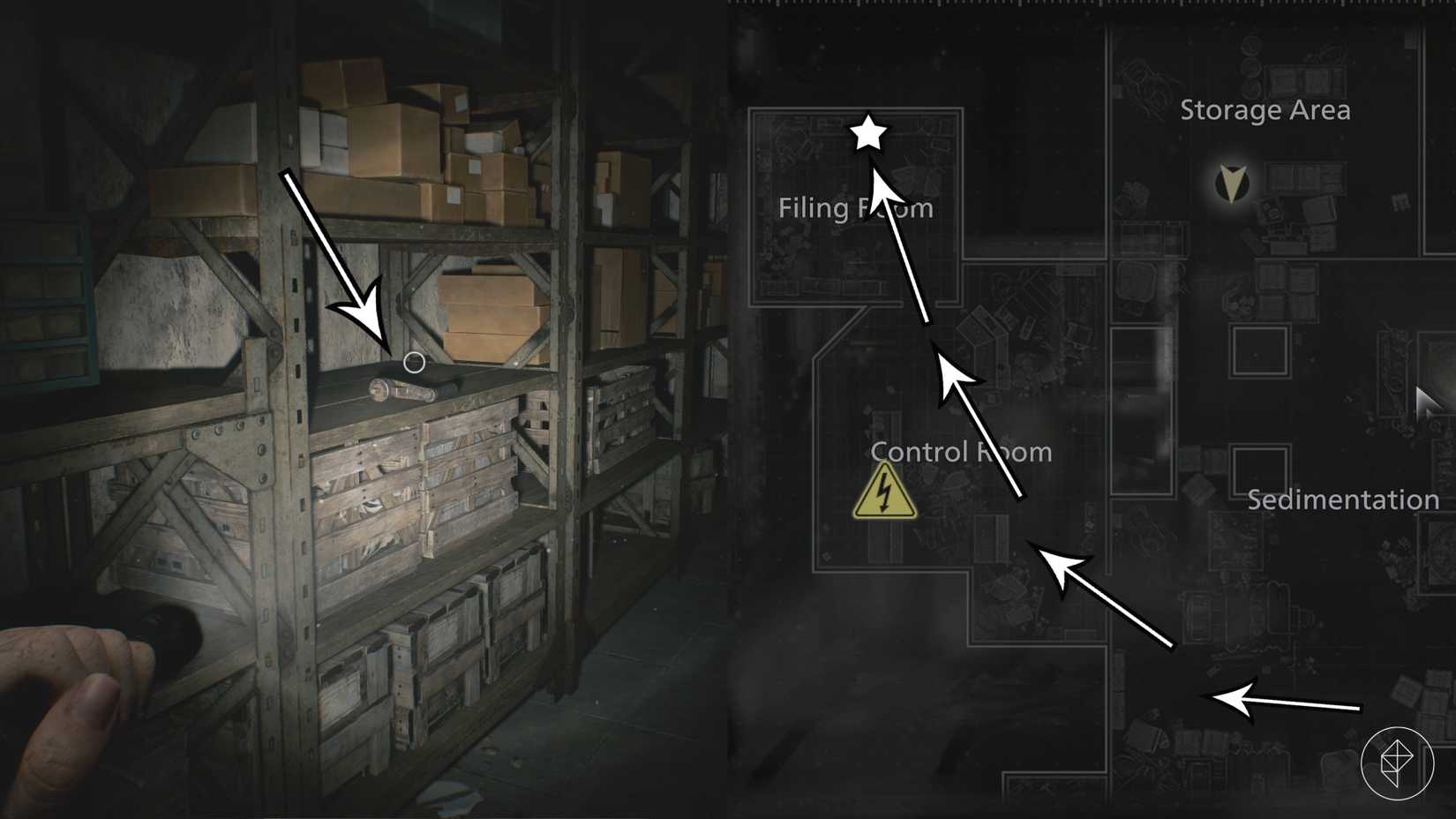Select the flashlight item on the shelf
Screen dimensions: 1456x819
point(406,388)
